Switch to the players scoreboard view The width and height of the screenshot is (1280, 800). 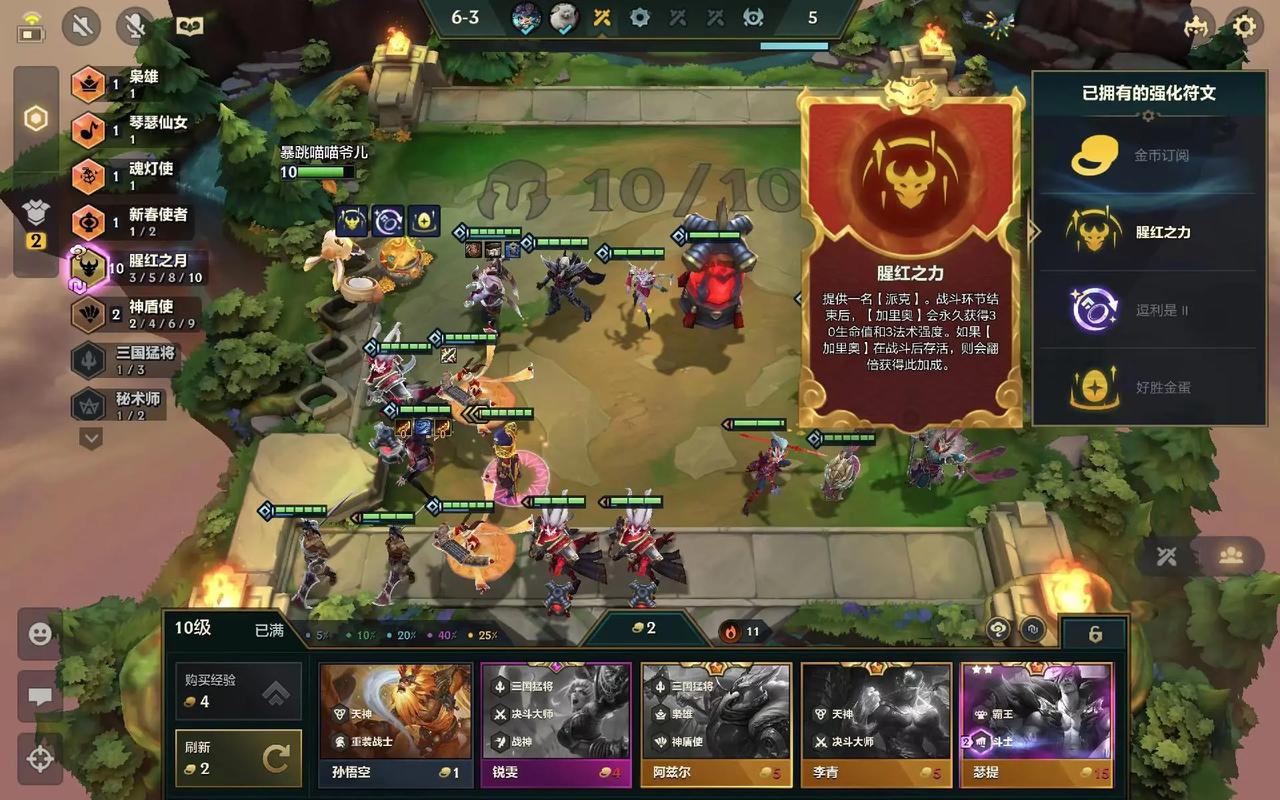(1230, 556)
